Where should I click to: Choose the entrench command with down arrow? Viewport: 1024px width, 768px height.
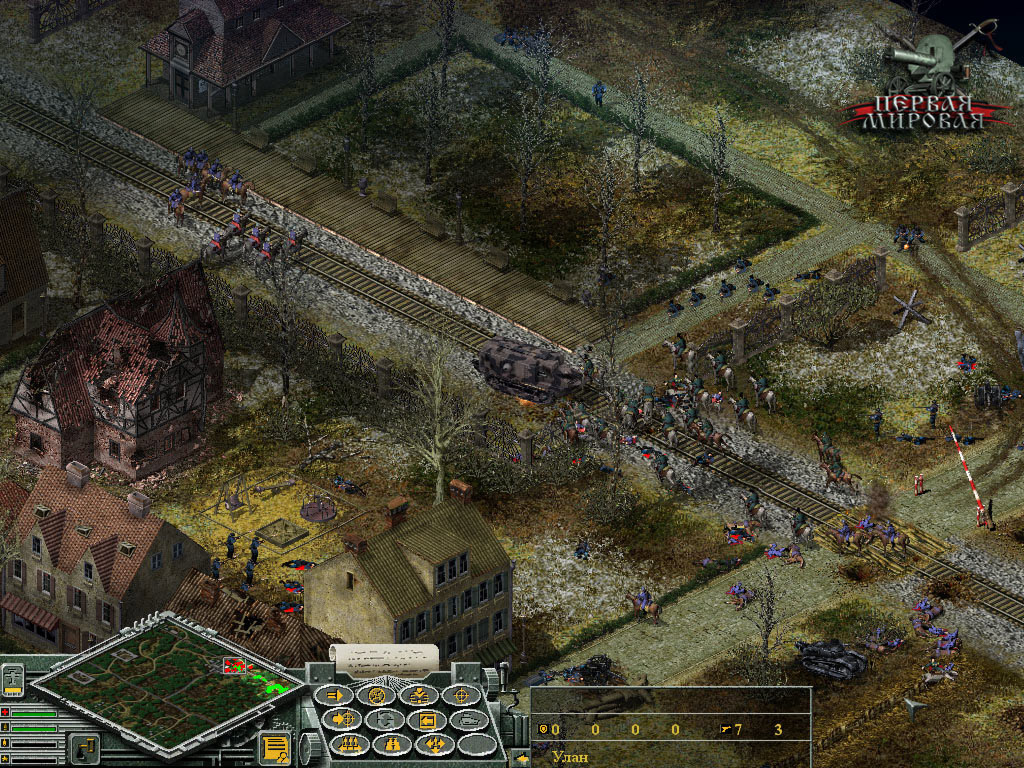point(420,696)
